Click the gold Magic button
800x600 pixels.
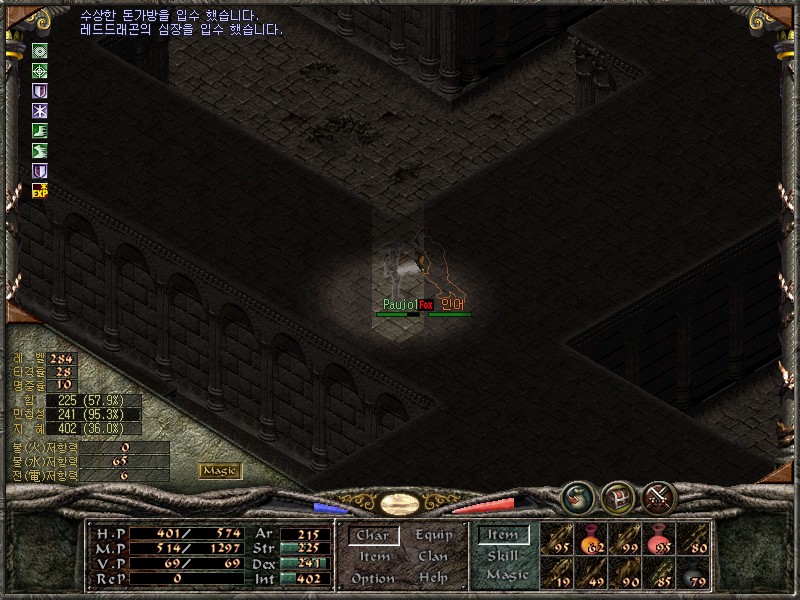click(220, 470)
